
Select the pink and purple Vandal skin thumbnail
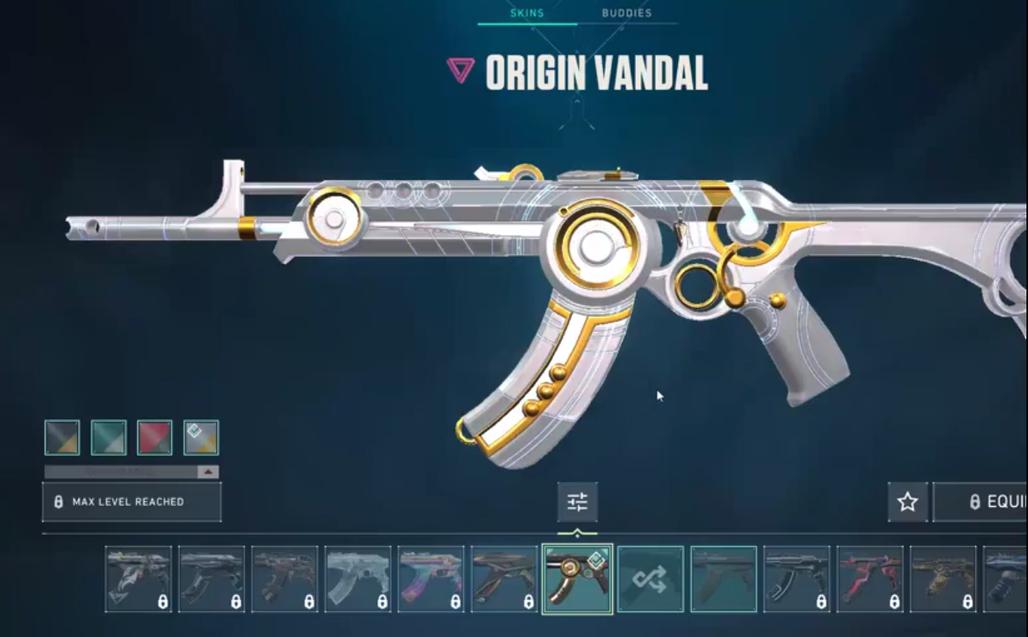point(431,579)
